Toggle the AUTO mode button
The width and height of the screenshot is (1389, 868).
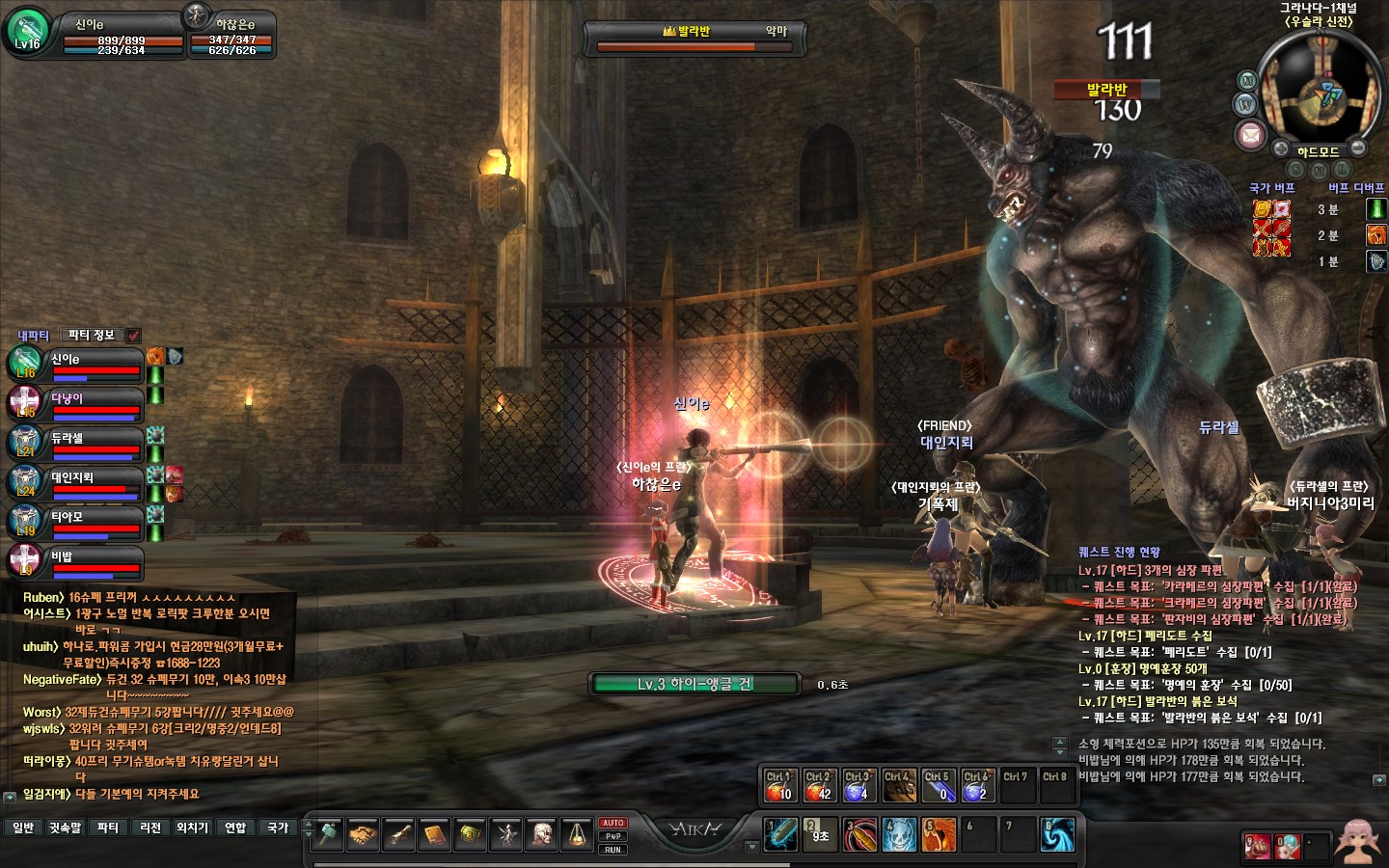coord(613,823)
